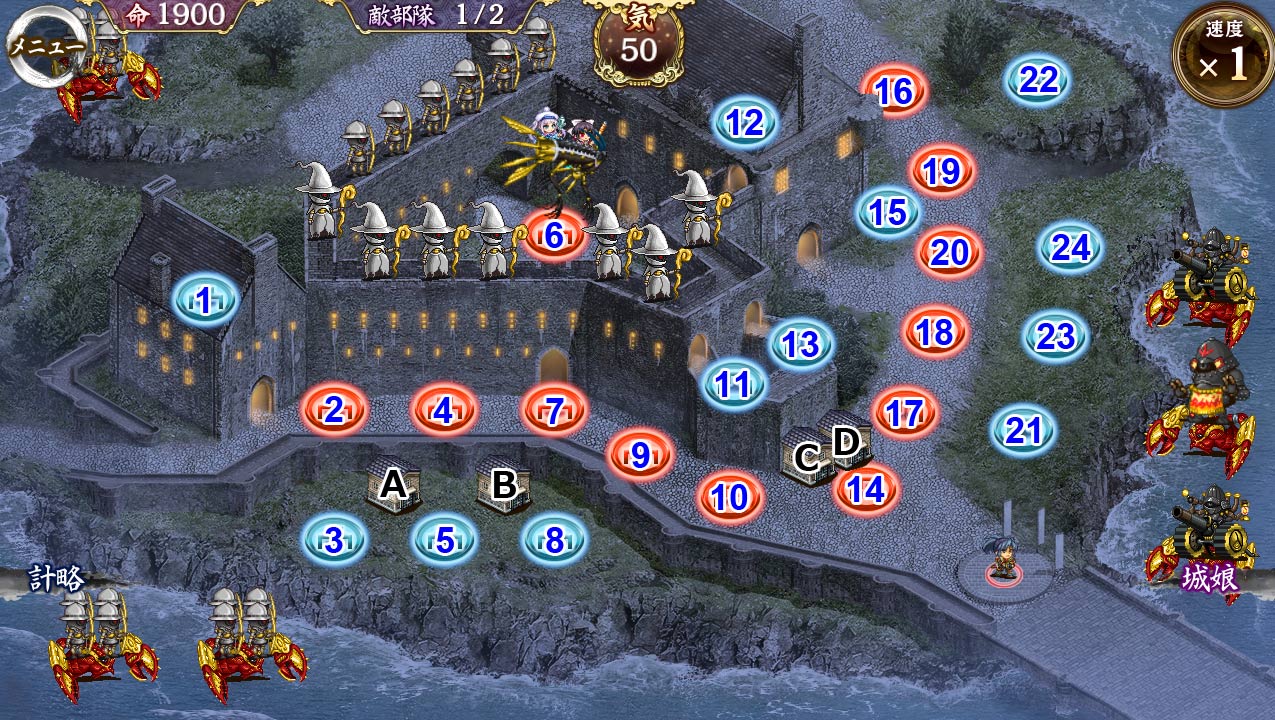
Task: Pick red placement marker number 16
Action: [x=894, y=92]
